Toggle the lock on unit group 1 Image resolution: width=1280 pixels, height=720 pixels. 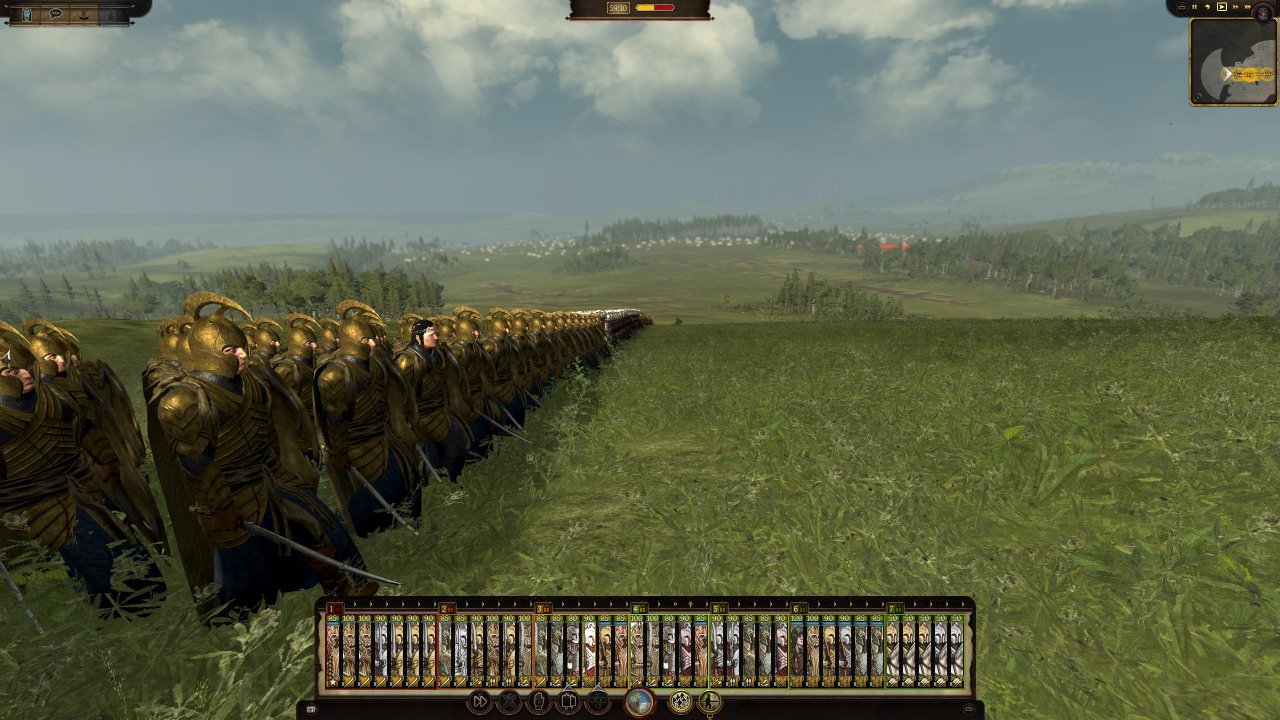[338, 607]
